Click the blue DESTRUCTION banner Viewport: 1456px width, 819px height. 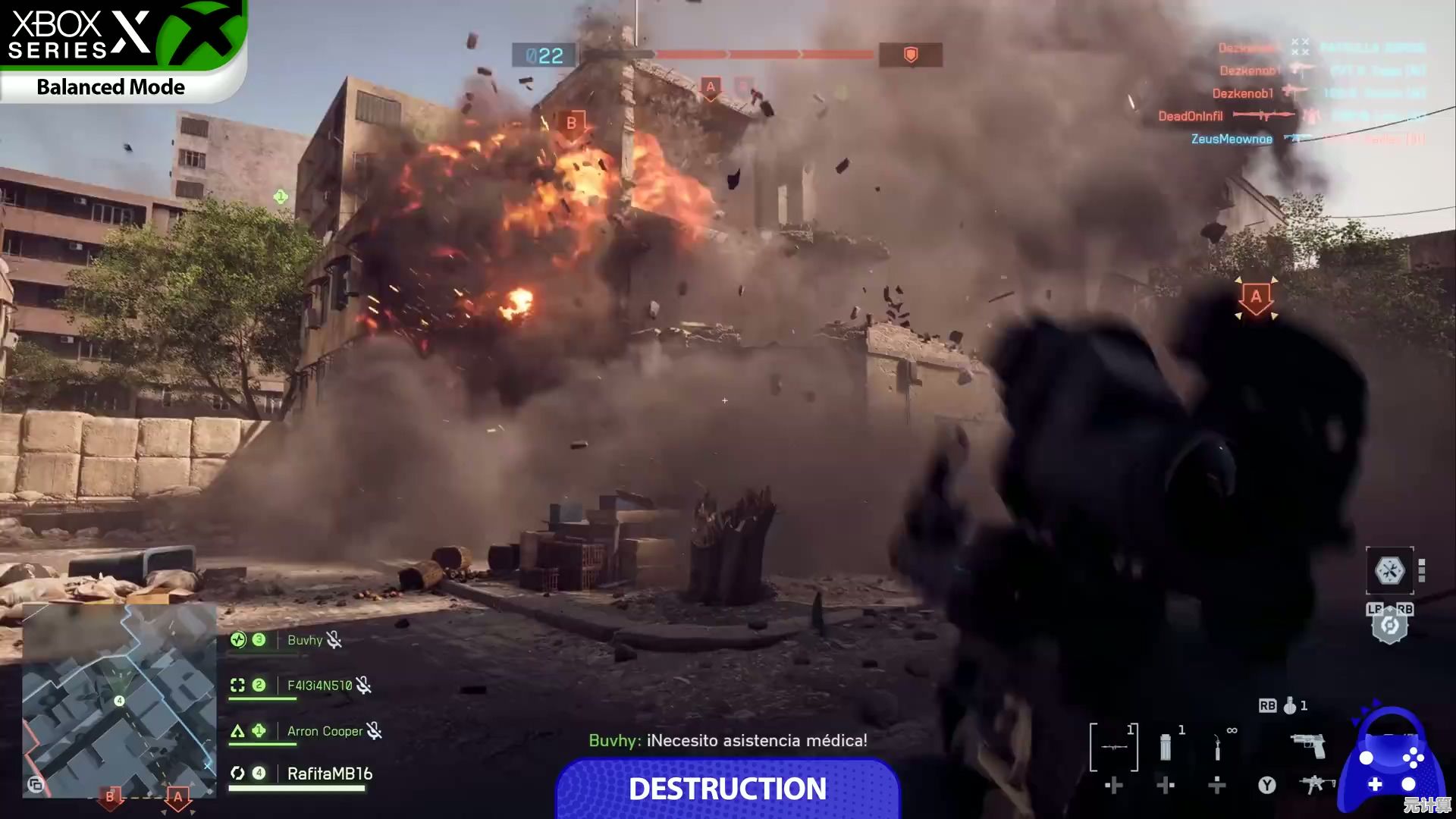pyautogui.click(x=727, y=789)
